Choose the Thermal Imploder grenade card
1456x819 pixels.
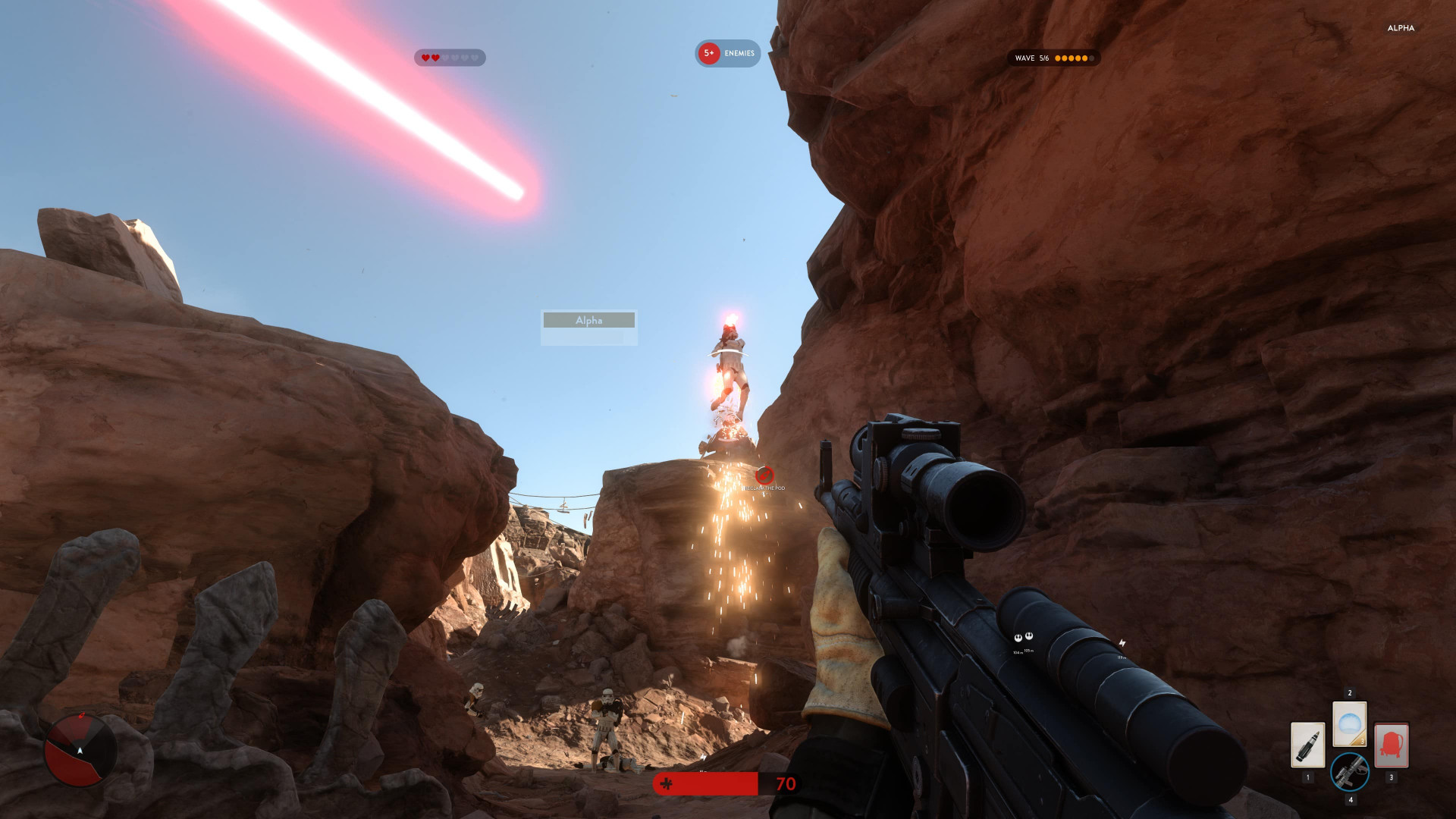(x=1308, y=745)
